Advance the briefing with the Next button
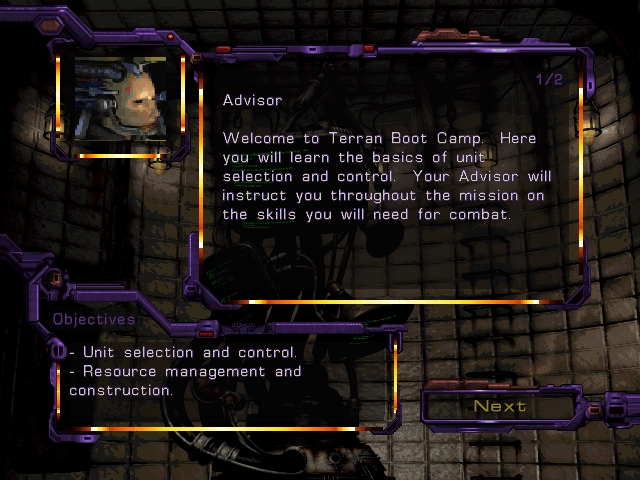 [500, 406]
